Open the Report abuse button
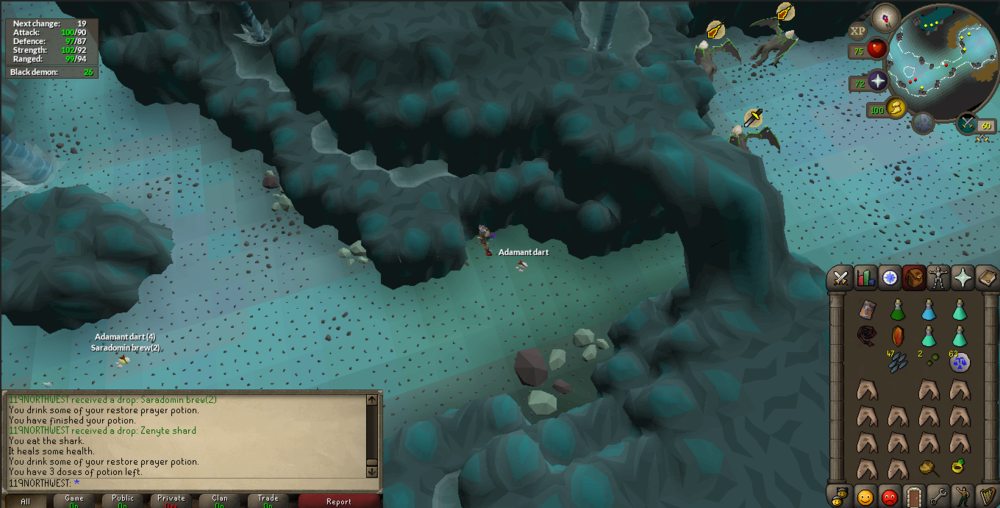This screenshot has width=1000, height=508. point(339,500)
